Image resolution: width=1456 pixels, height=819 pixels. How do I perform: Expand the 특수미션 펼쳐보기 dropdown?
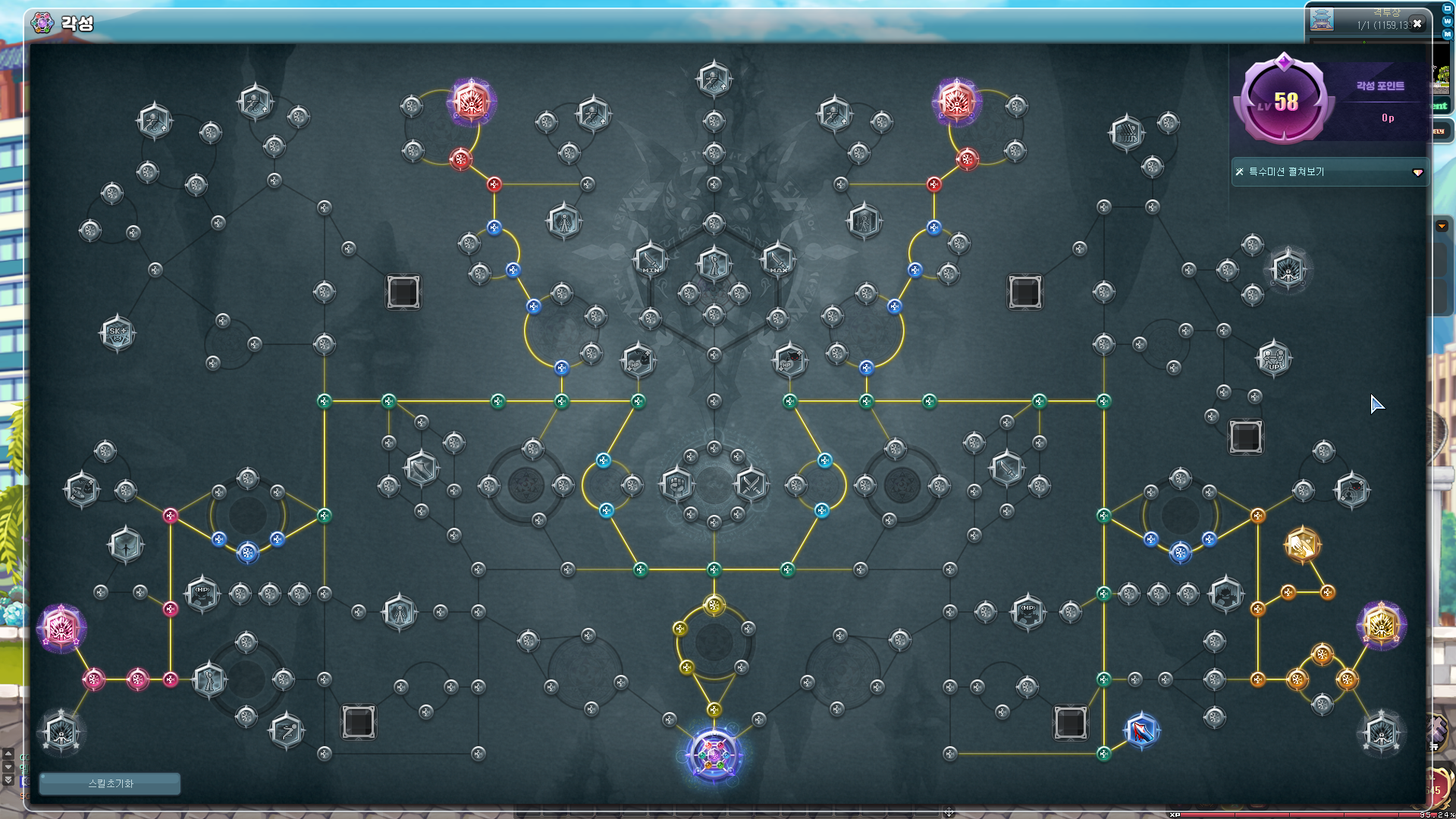(1417, 173)
